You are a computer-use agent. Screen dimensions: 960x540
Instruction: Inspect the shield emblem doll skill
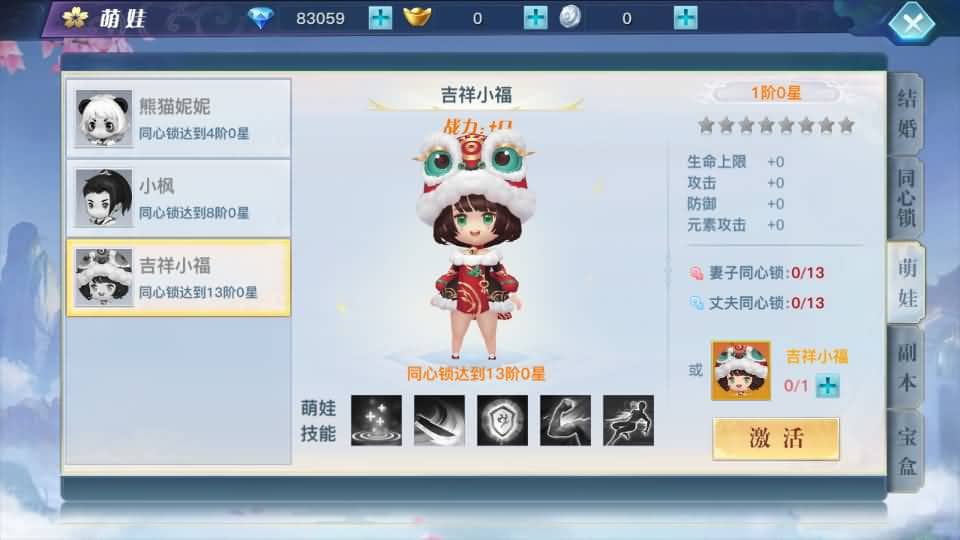pos(502,420)
